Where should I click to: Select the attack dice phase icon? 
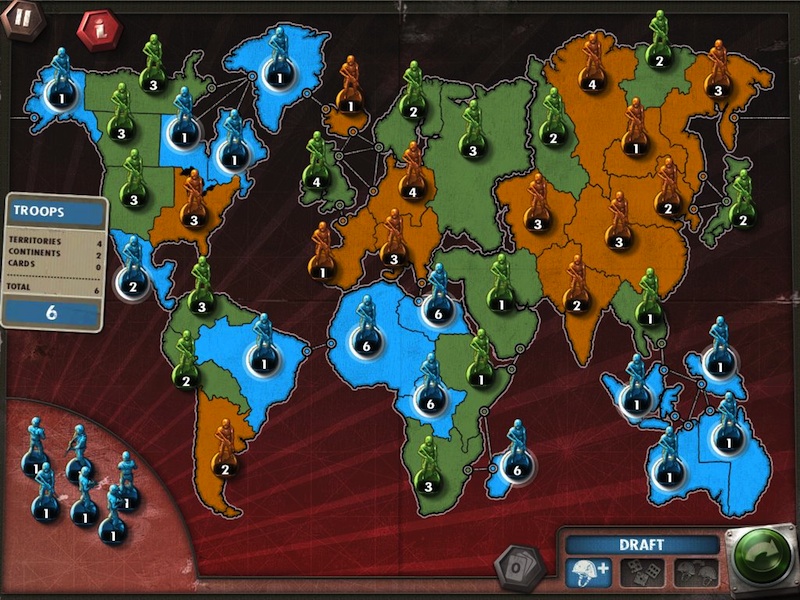coord(640,572)
